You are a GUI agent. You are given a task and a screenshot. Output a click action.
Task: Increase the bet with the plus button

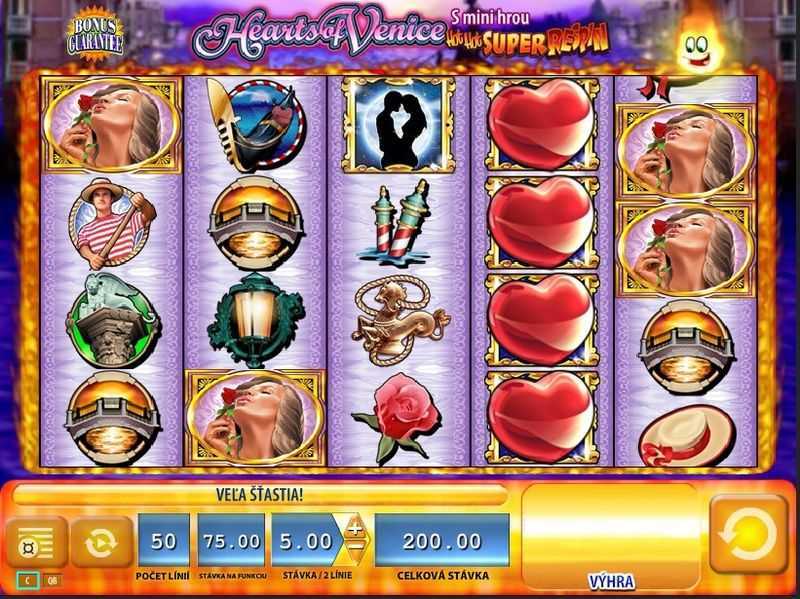tap(355, 529)
